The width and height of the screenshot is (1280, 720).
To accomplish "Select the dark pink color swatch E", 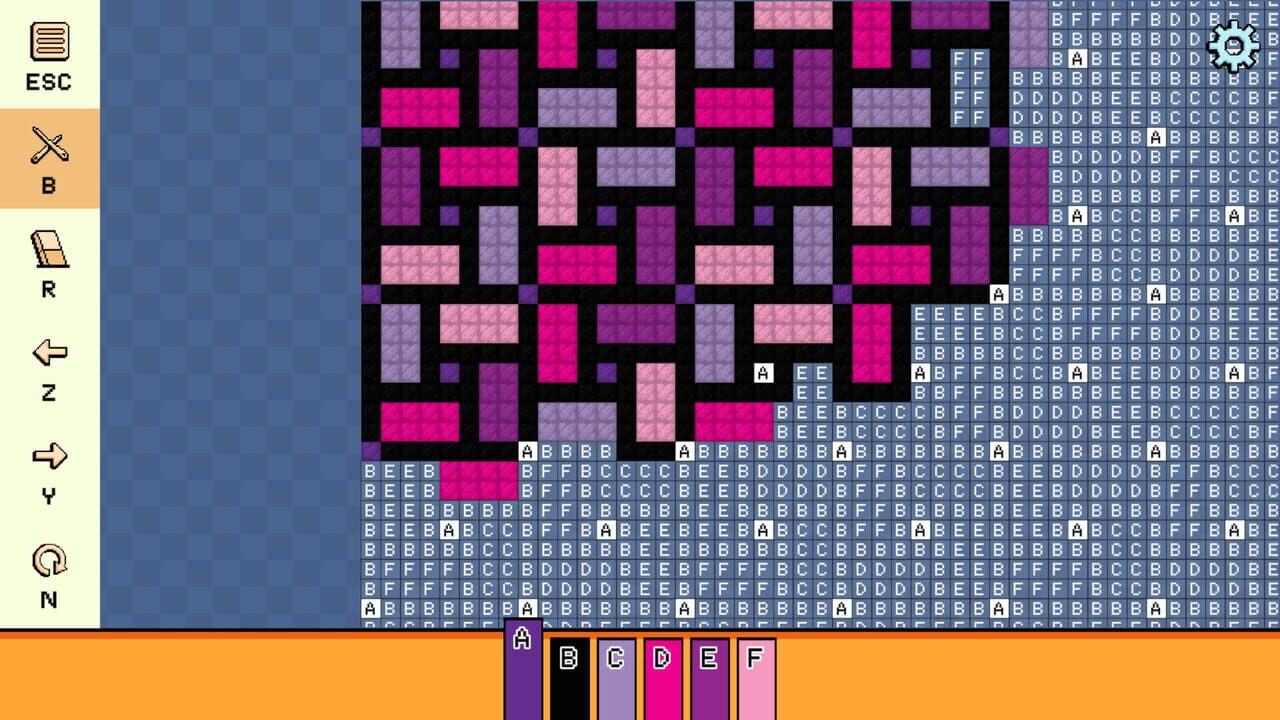I will [x=708, y=670].
